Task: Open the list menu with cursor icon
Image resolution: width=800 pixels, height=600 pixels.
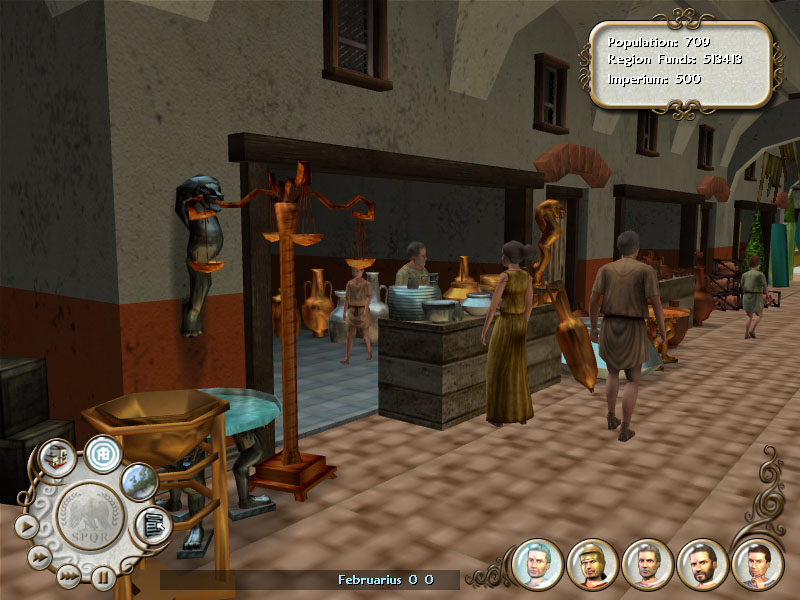Action: 153,523
